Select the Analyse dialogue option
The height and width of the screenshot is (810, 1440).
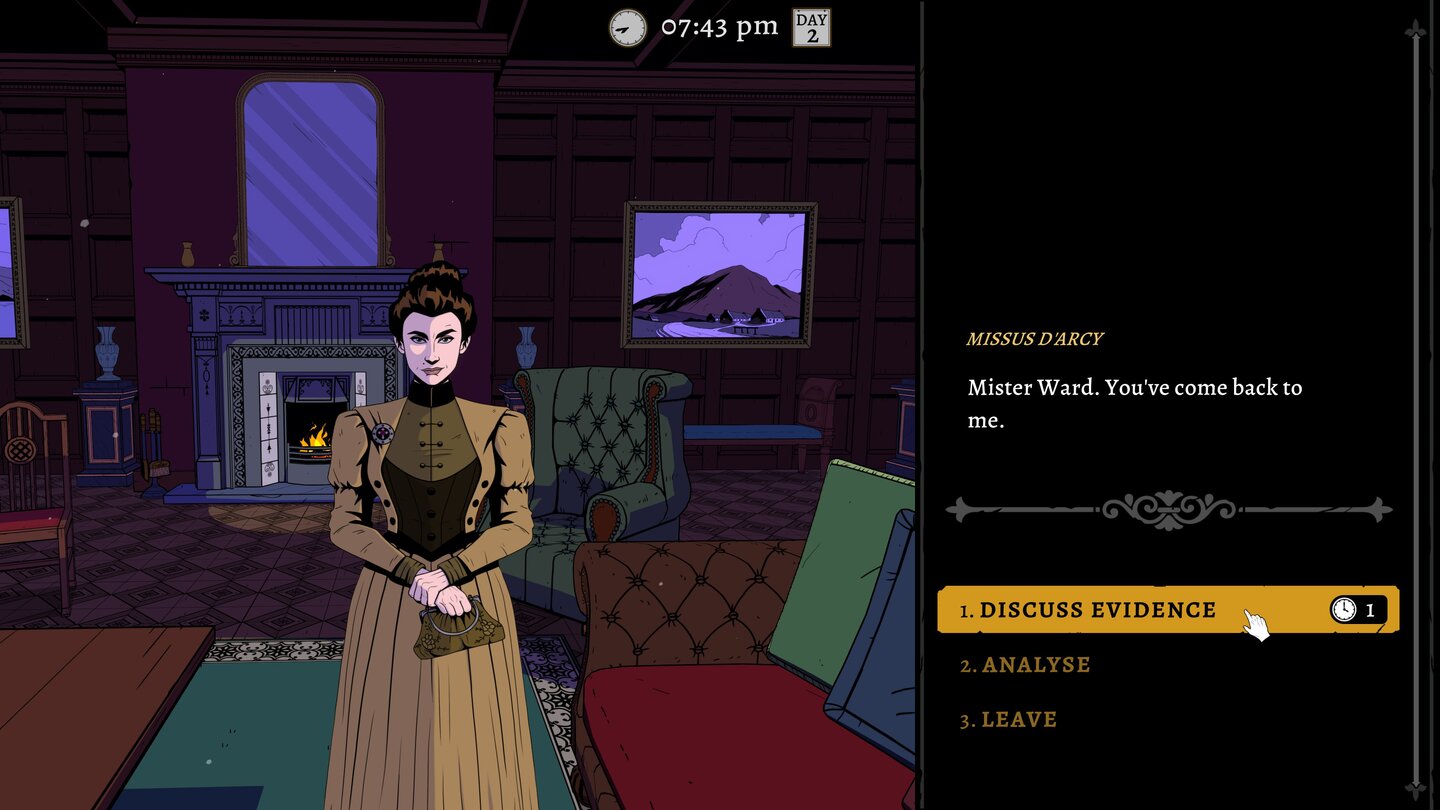1035,665
